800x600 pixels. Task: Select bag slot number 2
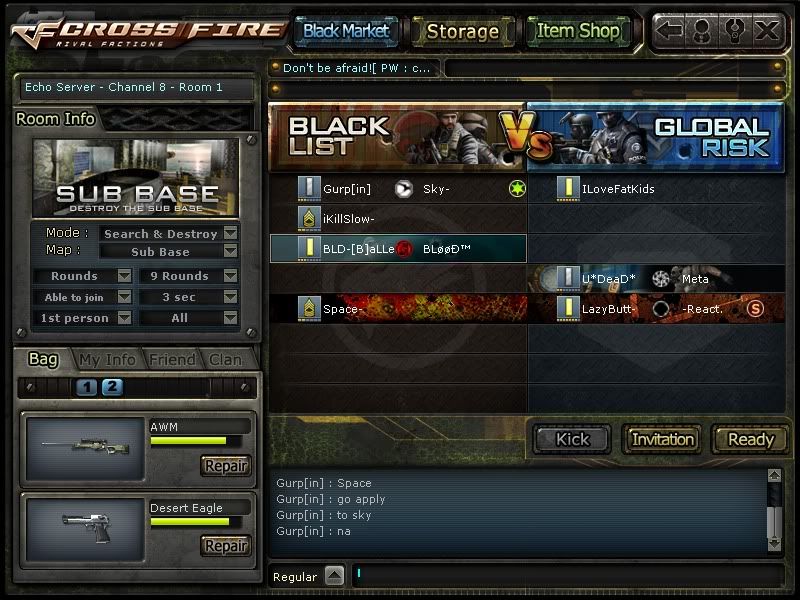(x=112, y=388)
